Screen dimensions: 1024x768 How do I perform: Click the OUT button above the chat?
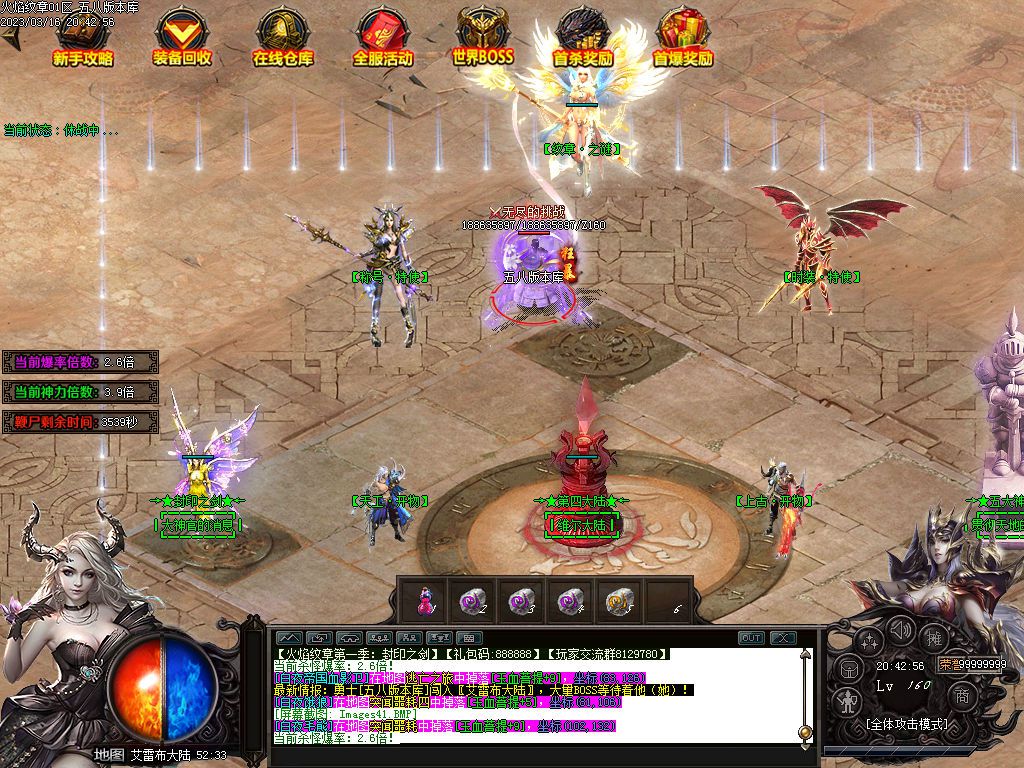pos(751,638)
